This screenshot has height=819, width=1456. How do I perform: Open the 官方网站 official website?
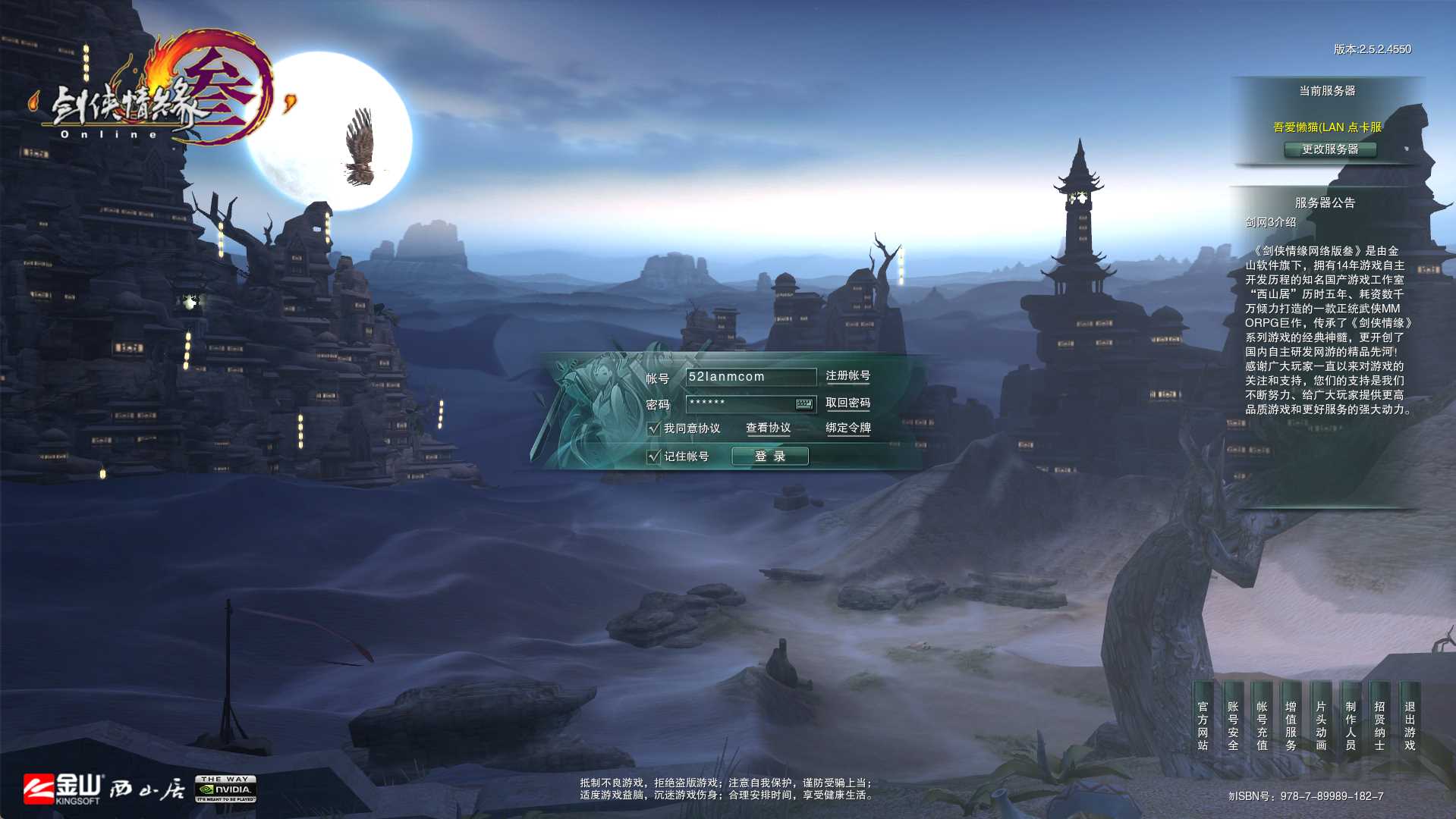point(1203,726)
